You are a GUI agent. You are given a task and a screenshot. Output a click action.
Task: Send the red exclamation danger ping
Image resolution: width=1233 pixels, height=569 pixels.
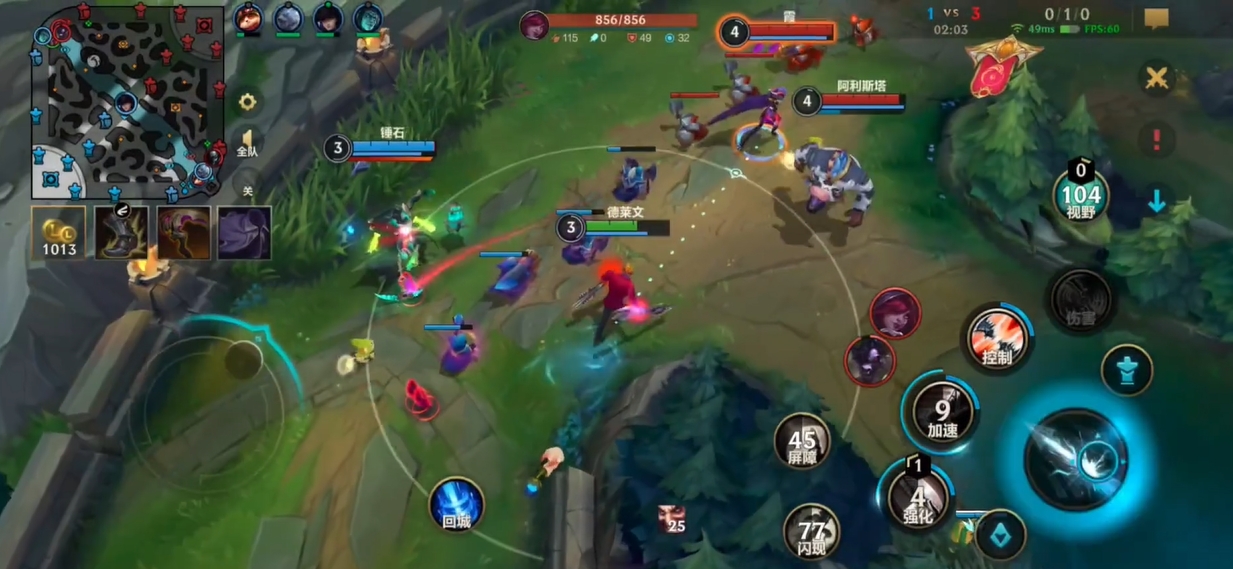1157,139
